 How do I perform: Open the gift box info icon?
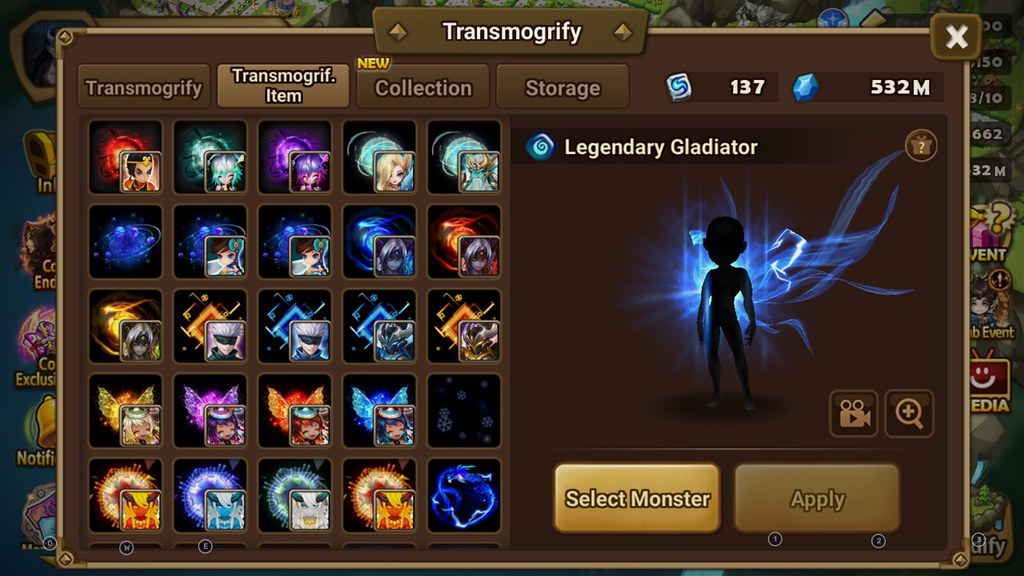(920, 146)
